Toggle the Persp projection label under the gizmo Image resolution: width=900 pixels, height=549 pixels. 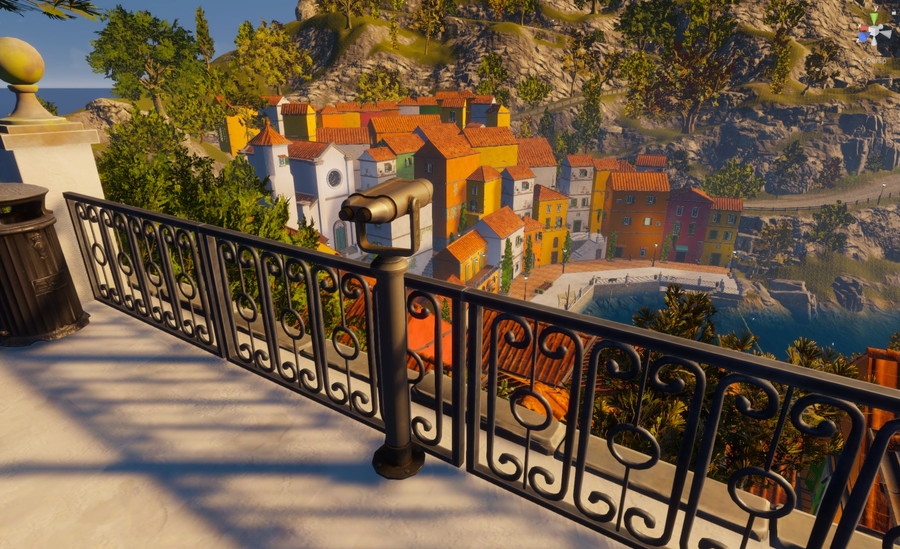pos(876,61)
